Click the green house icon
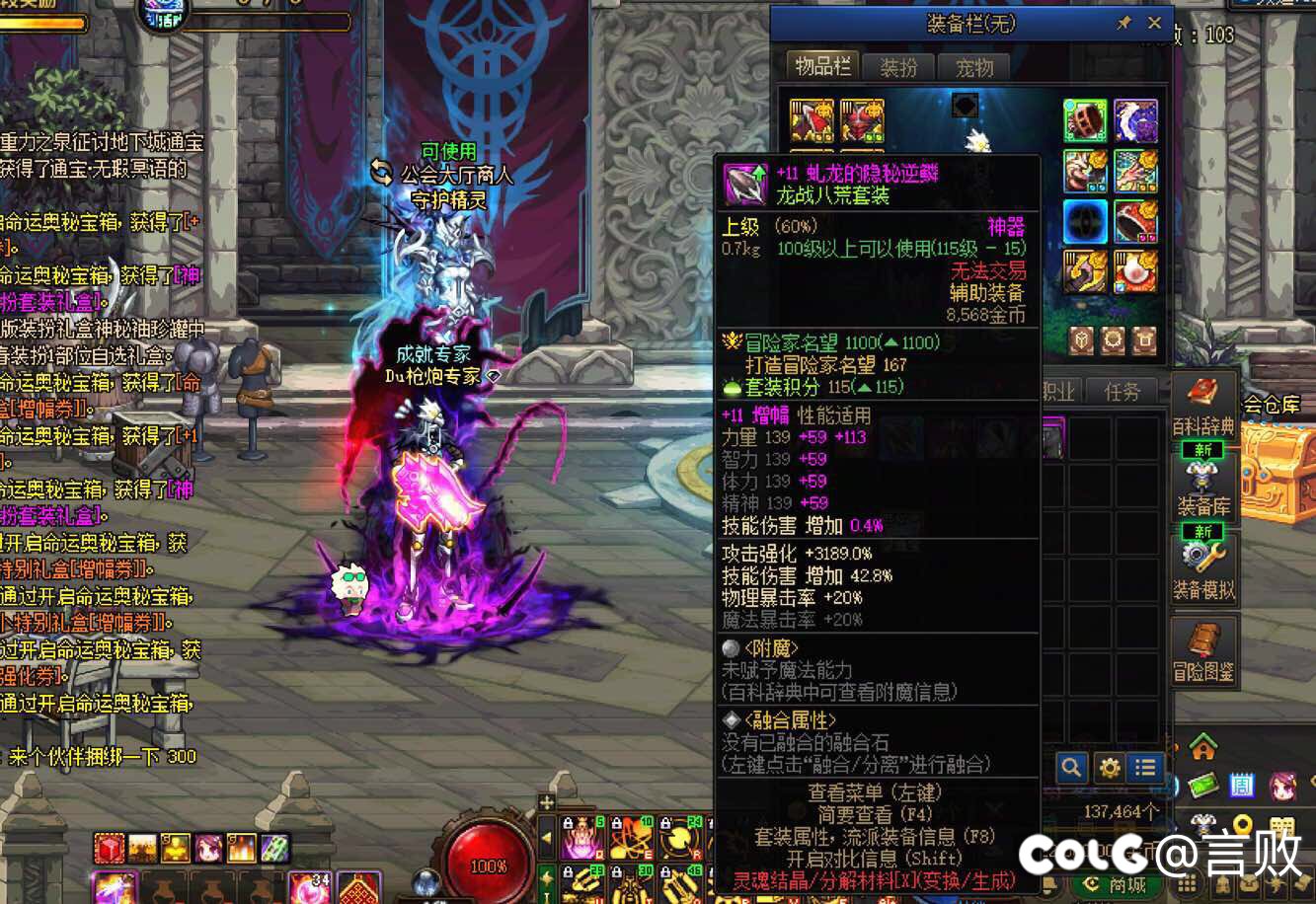The image size is (1316, 904). point(1202,747)
